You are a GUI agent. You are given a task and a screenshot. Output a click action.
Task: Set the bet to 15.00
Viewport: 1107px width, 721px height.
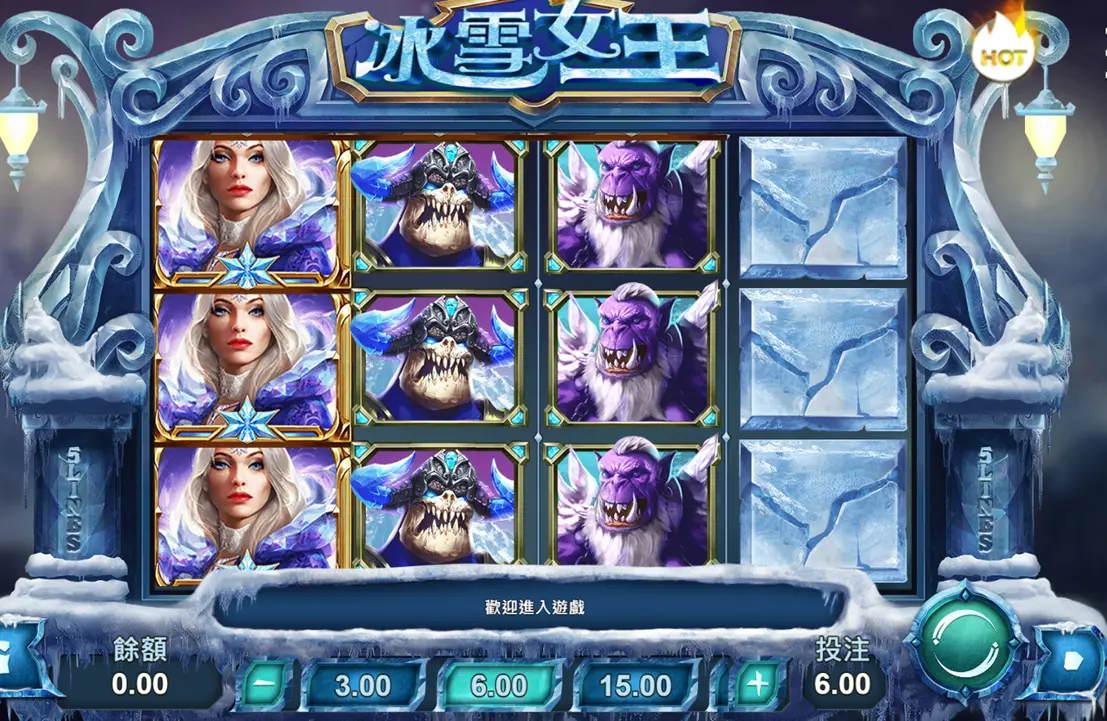pyautogui.click(x=636, y=685)
